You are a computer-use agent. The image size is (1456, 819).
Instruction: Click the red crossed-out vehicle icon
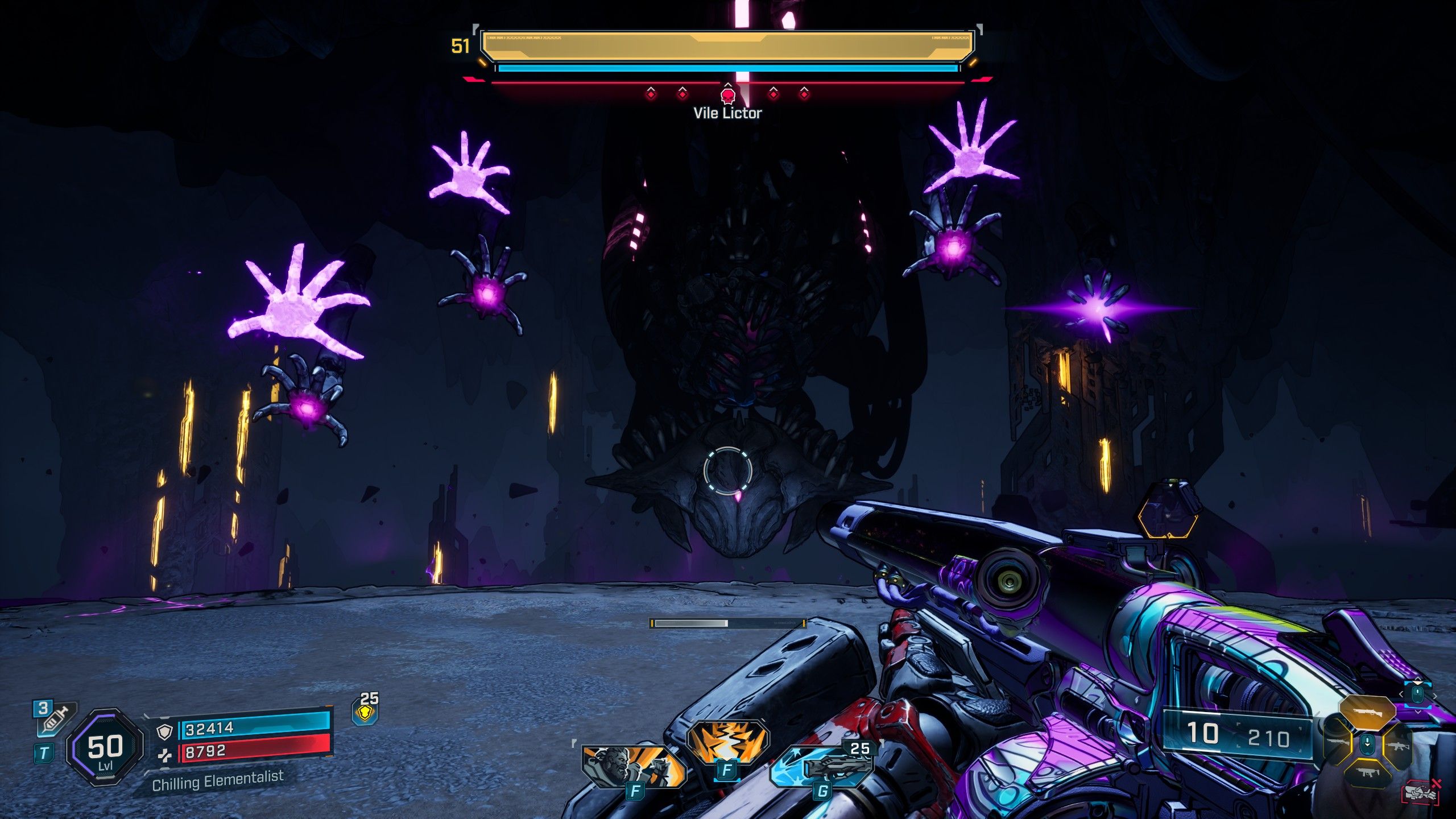1421,793
